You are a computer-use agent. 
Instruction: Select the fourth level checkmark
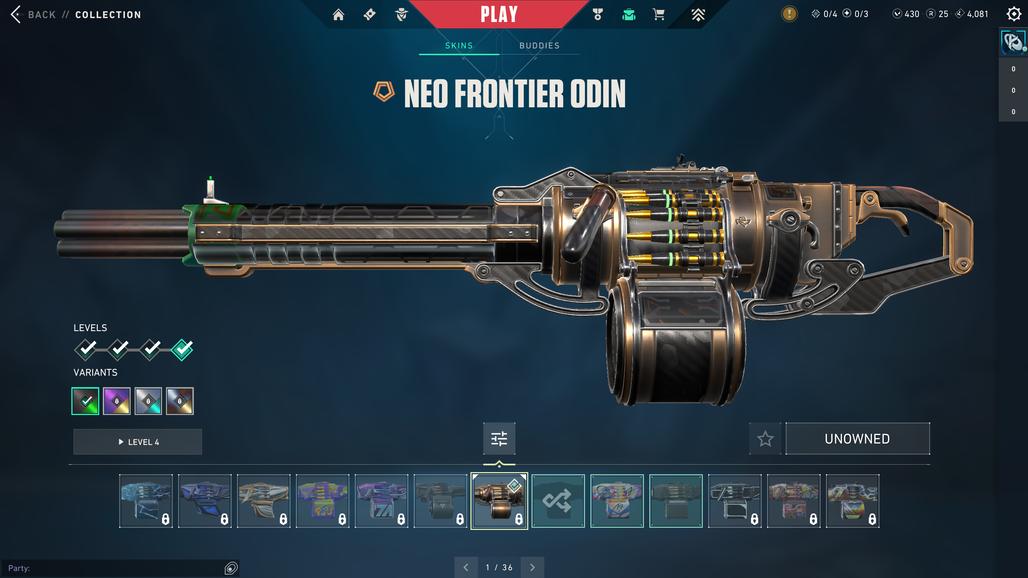[x=181, y=349]
